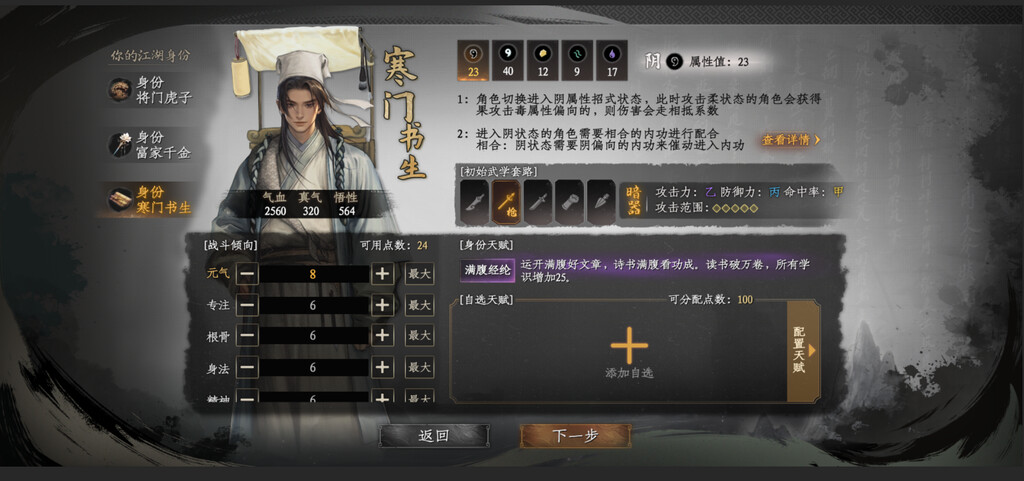
Task: Add a custom talent via 添加自选
Action: click(629, 350)
